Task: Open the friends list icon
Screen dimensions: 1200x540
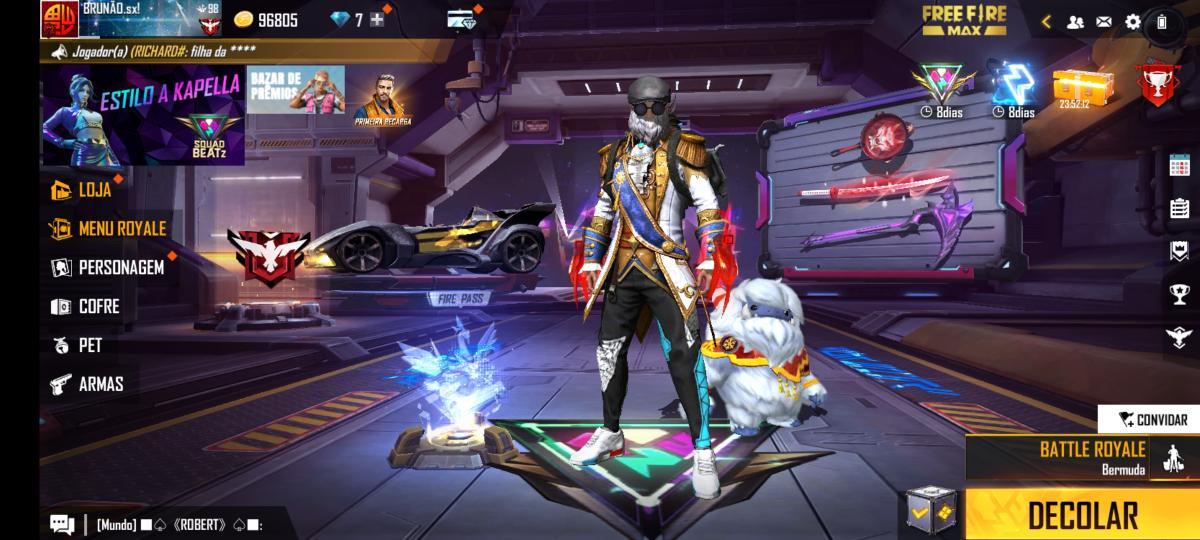Action: point(1075,21)
